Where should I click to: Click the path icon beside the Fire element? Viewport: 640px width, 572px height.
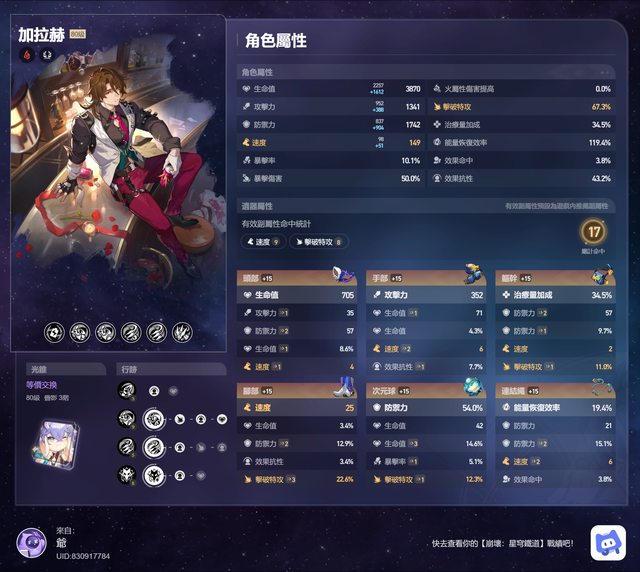pos(46,55)
